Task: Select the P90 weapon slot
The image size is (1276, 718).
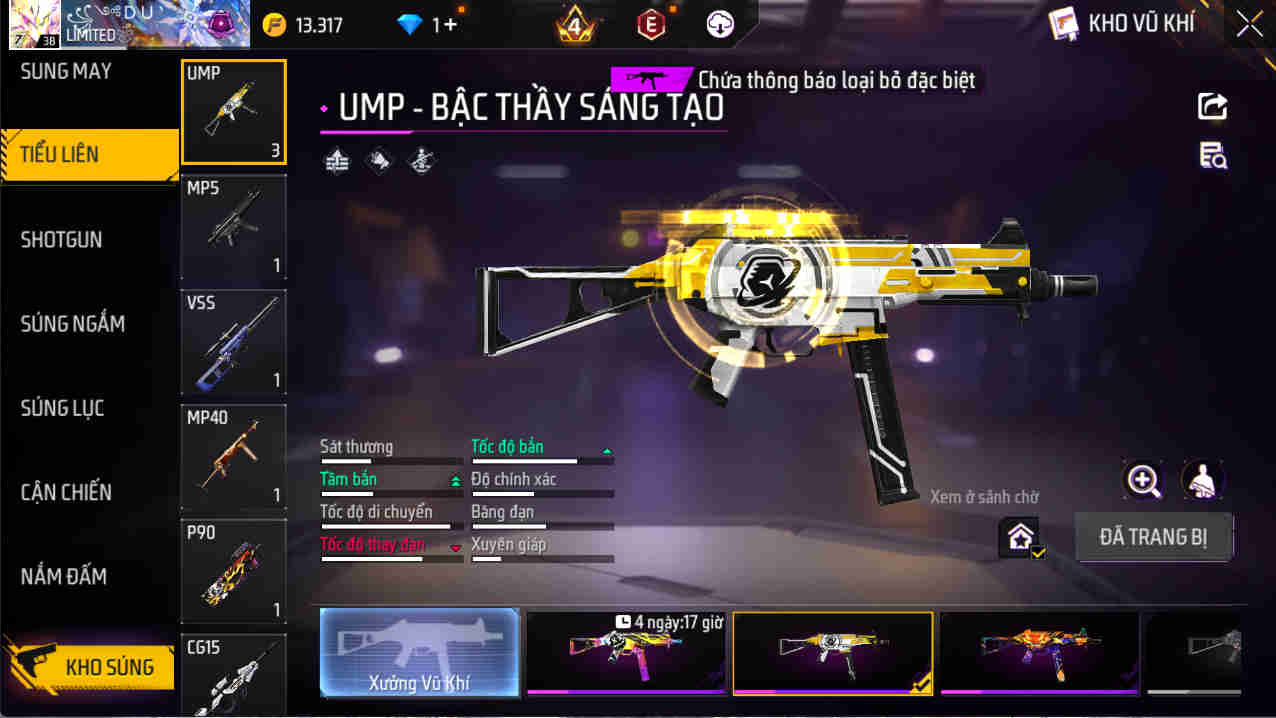Action: (234, 571)
